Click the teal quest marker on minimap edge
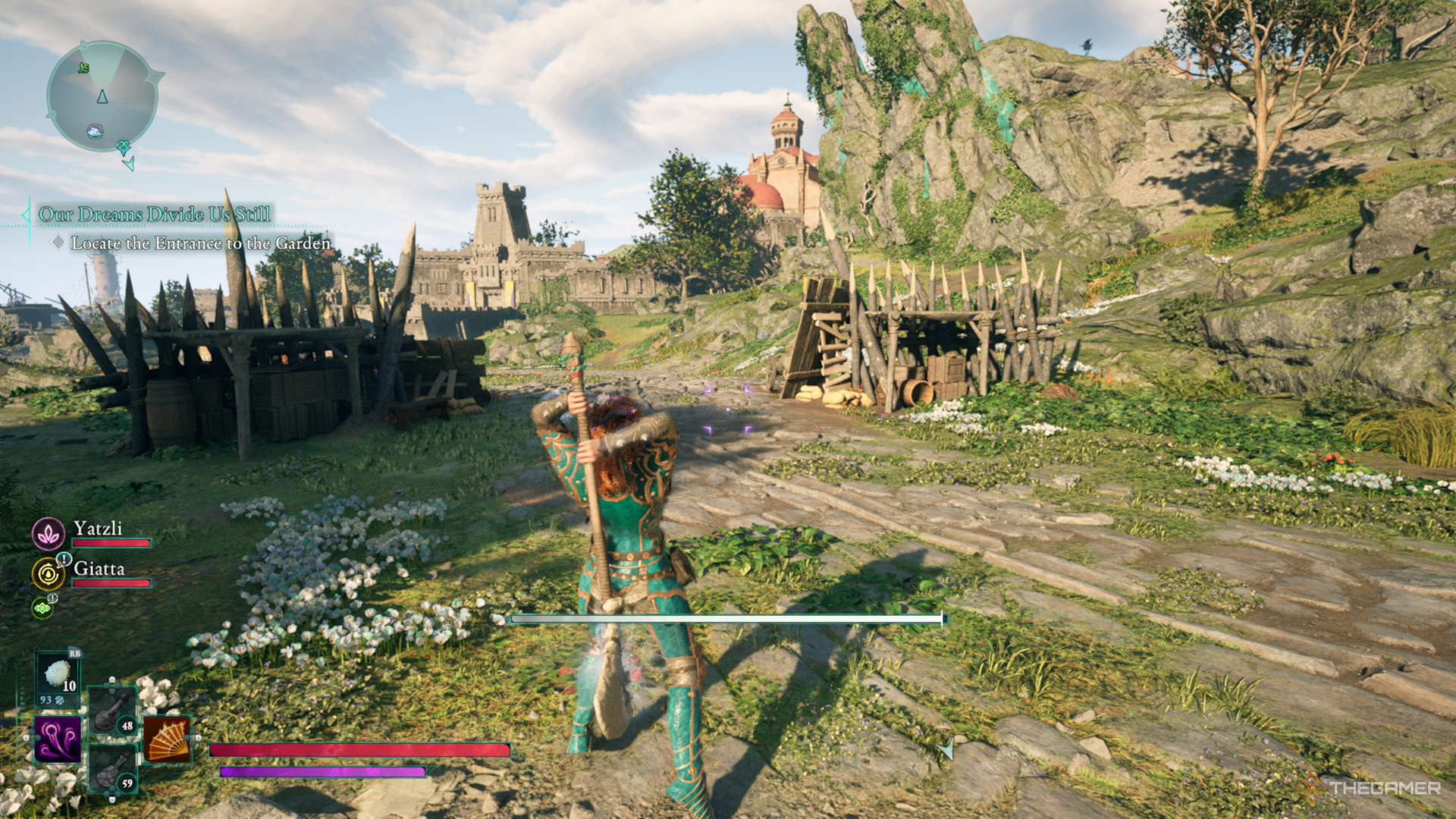1456x819 pixels. click(x=124, y=146)
